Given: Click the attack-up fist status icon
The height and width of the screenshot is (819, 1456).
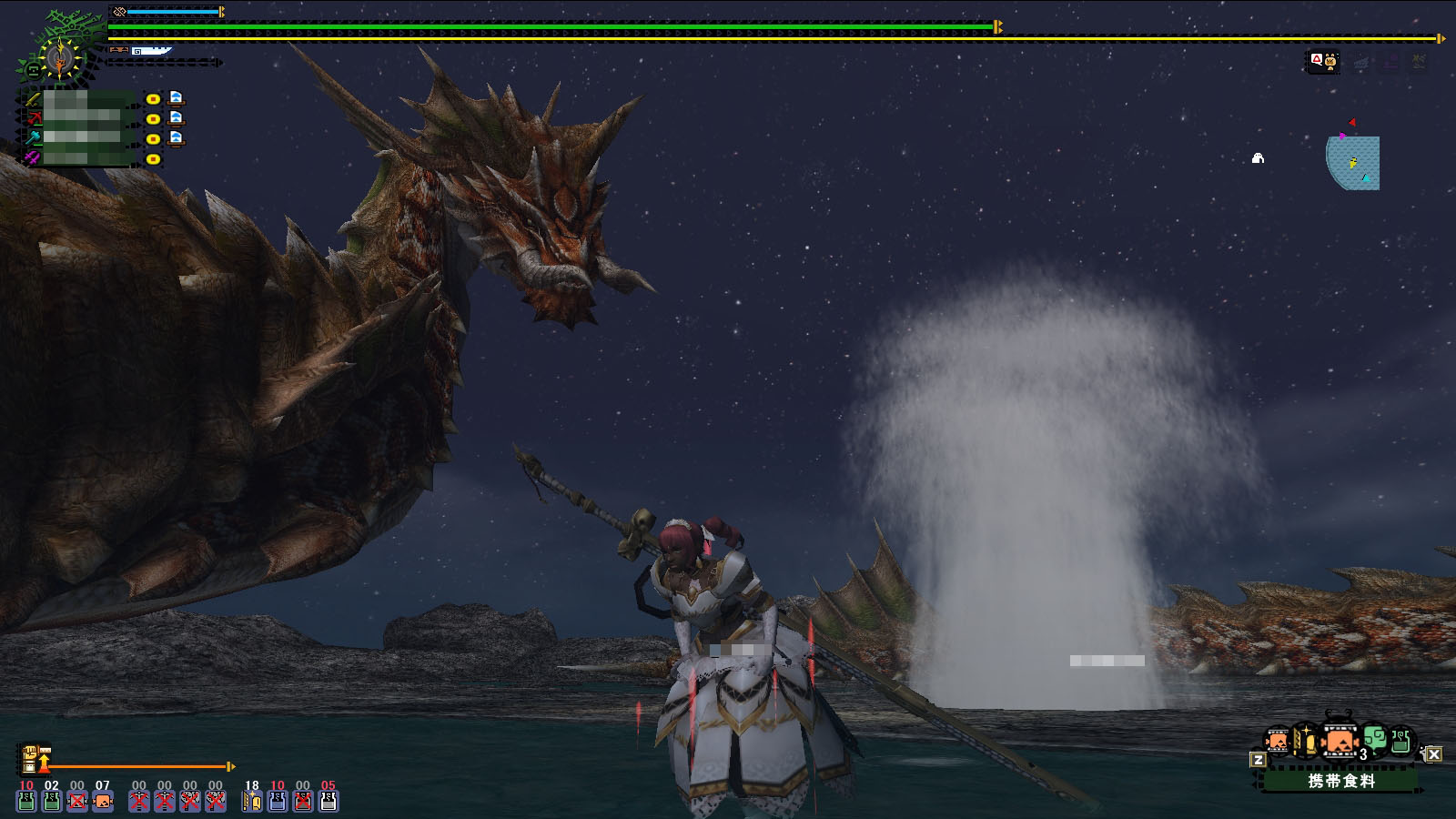Looking at the screenshot, I should (30, 757).
